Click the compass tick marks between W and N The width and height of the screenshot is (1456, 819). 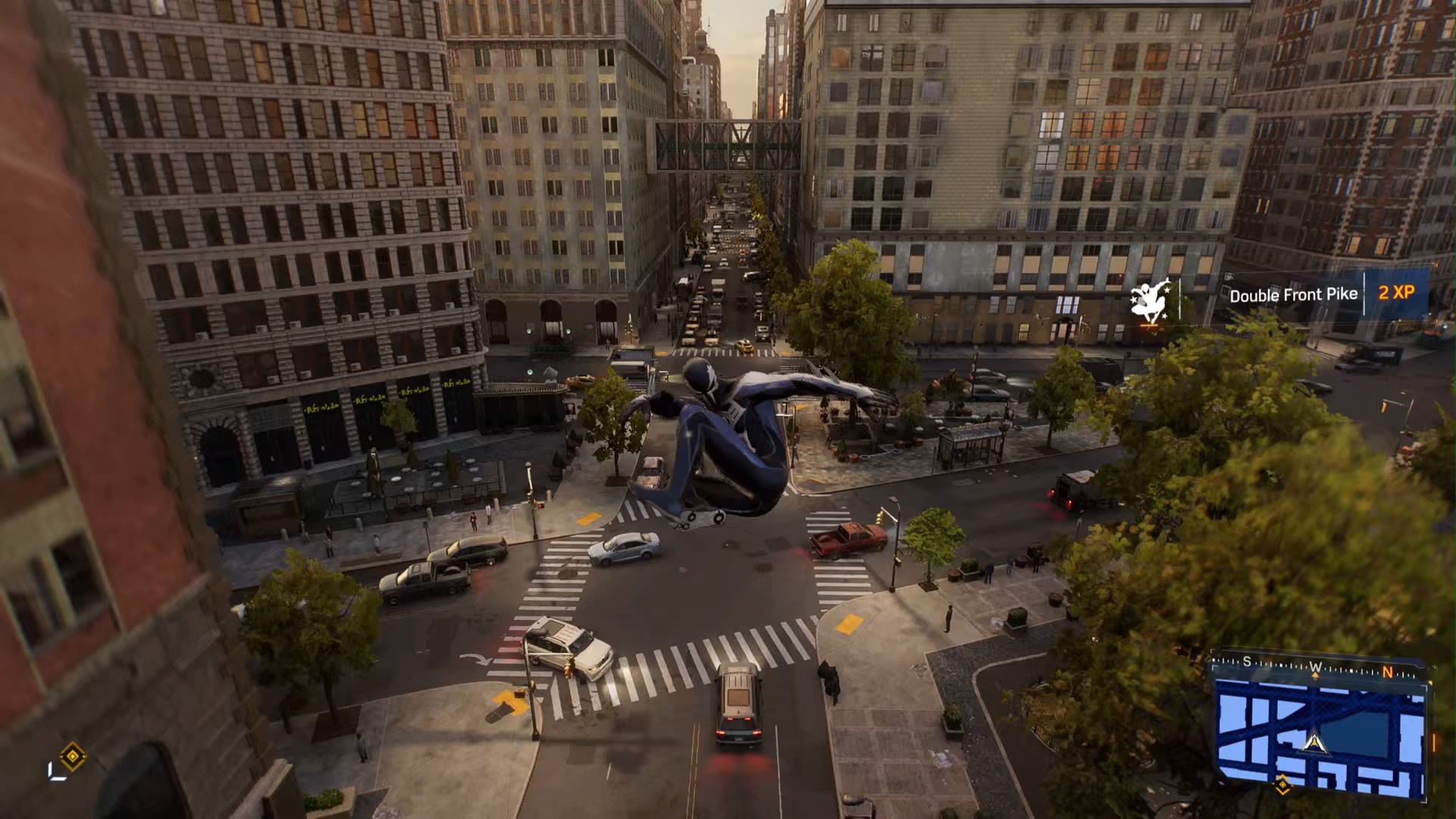pyautogui.click(x=1351, y=670)
